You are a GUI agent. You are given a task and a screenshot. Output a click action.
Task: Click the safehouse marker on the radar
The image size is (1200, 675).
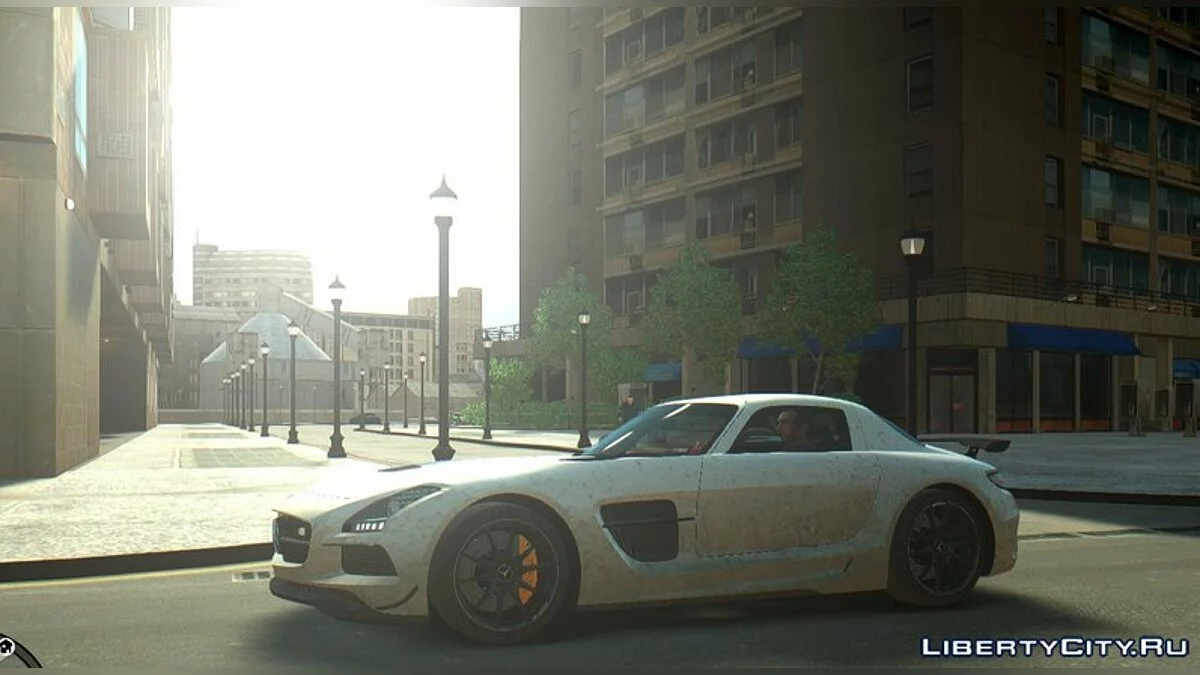click(7, 649)
